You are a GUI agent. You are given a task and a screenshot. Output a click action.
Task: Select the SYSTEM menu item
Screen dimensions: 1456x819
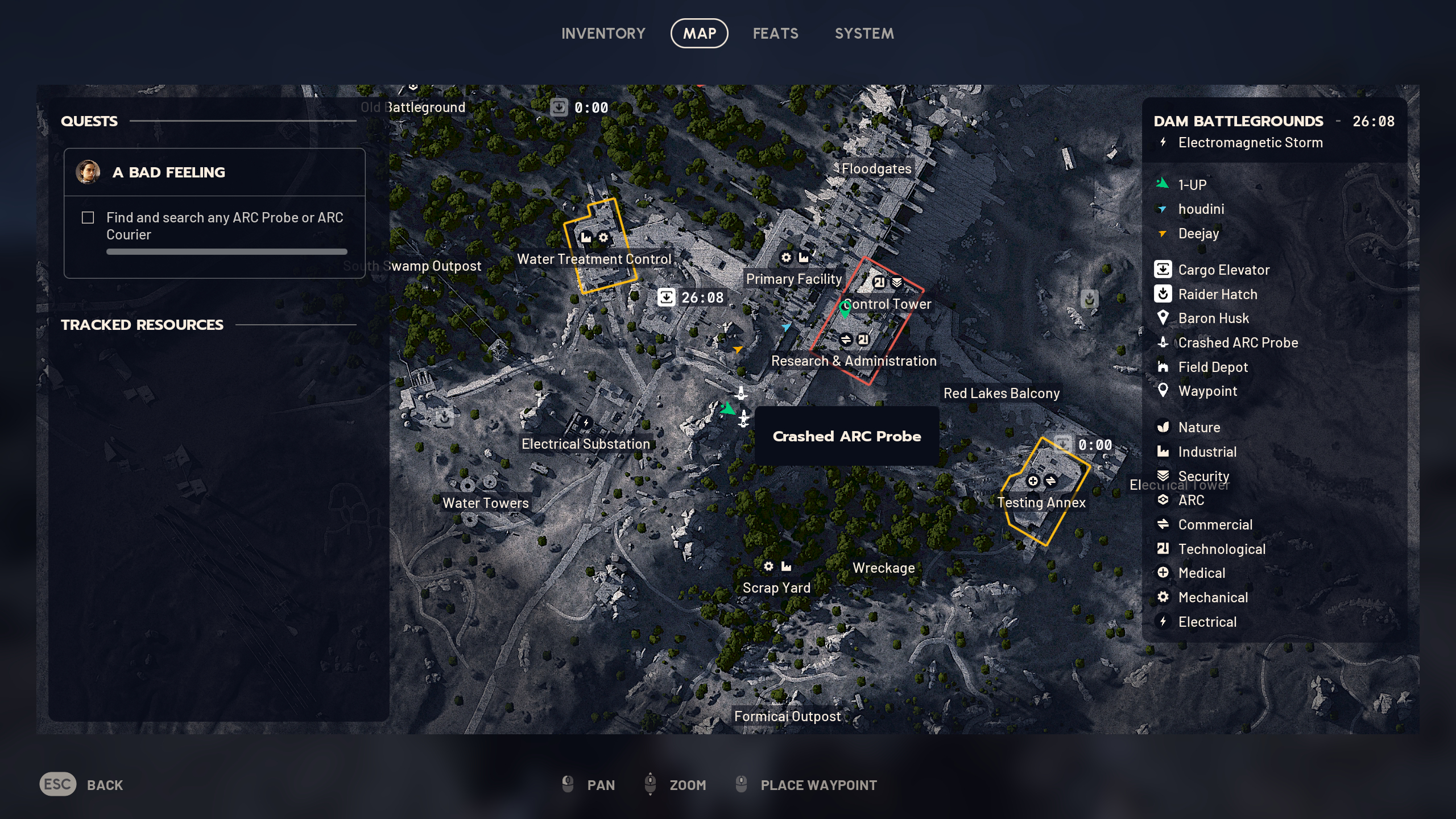click(864, 34)
